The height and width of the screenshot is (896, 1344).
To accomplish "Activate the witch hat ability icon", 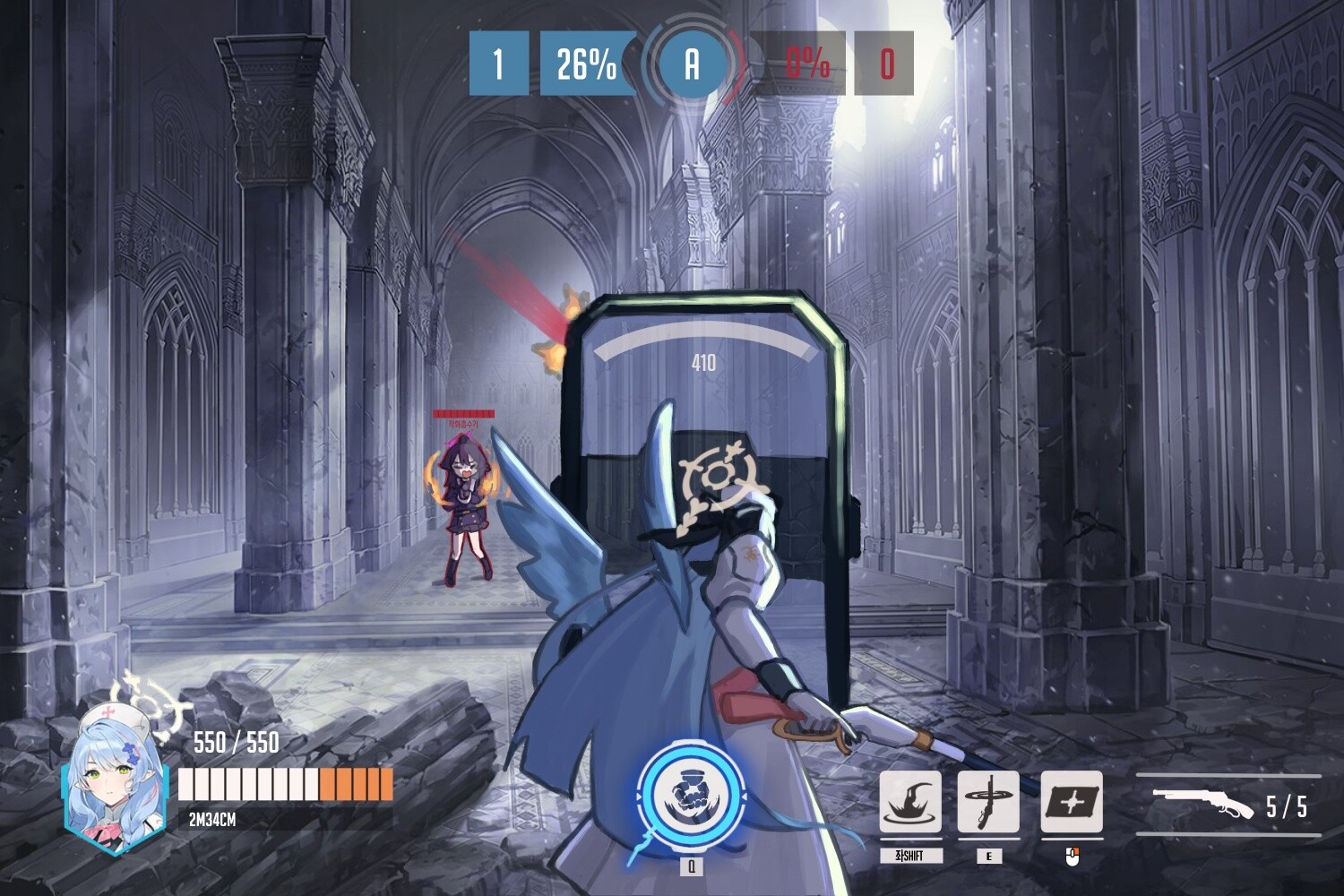I will pyautogui.click(x=909, y=802).
